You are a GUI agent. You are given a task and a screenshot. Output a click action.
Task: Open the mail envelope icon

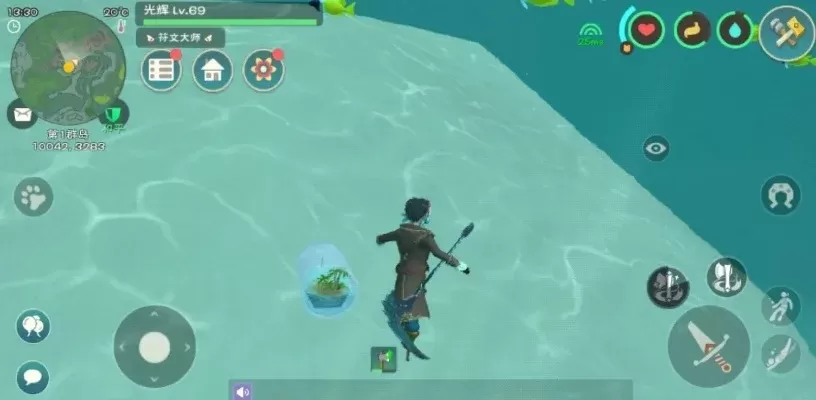pyautogui.click(x=22, y=113)
